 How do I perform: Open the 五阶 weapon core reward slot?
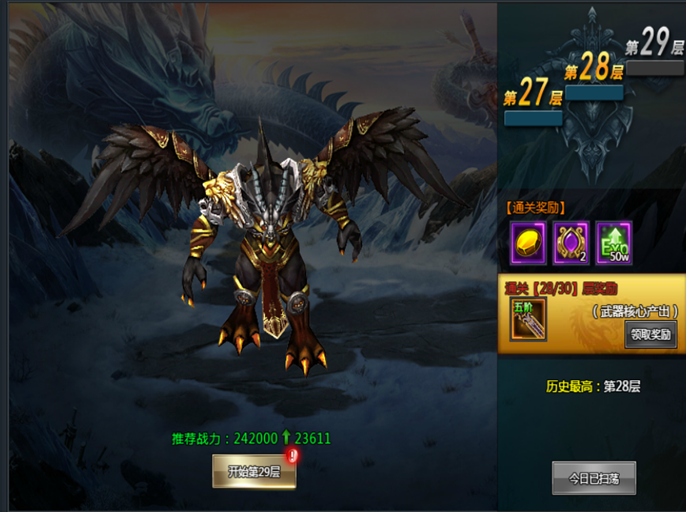coord(527,320)
